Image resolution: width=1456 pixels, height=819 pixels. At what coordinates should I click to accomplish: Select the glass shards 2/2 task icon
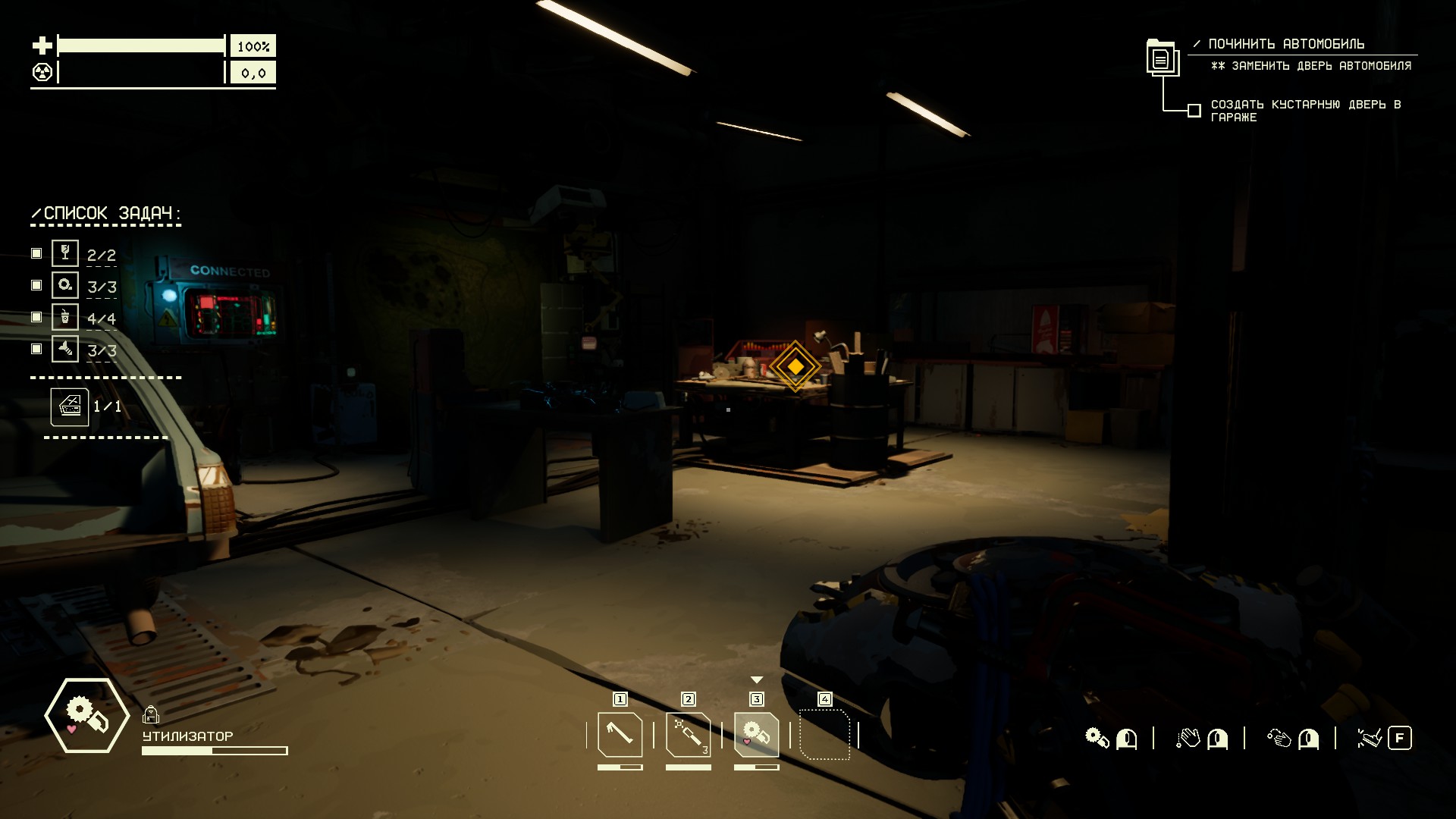(x=65, y=253)
